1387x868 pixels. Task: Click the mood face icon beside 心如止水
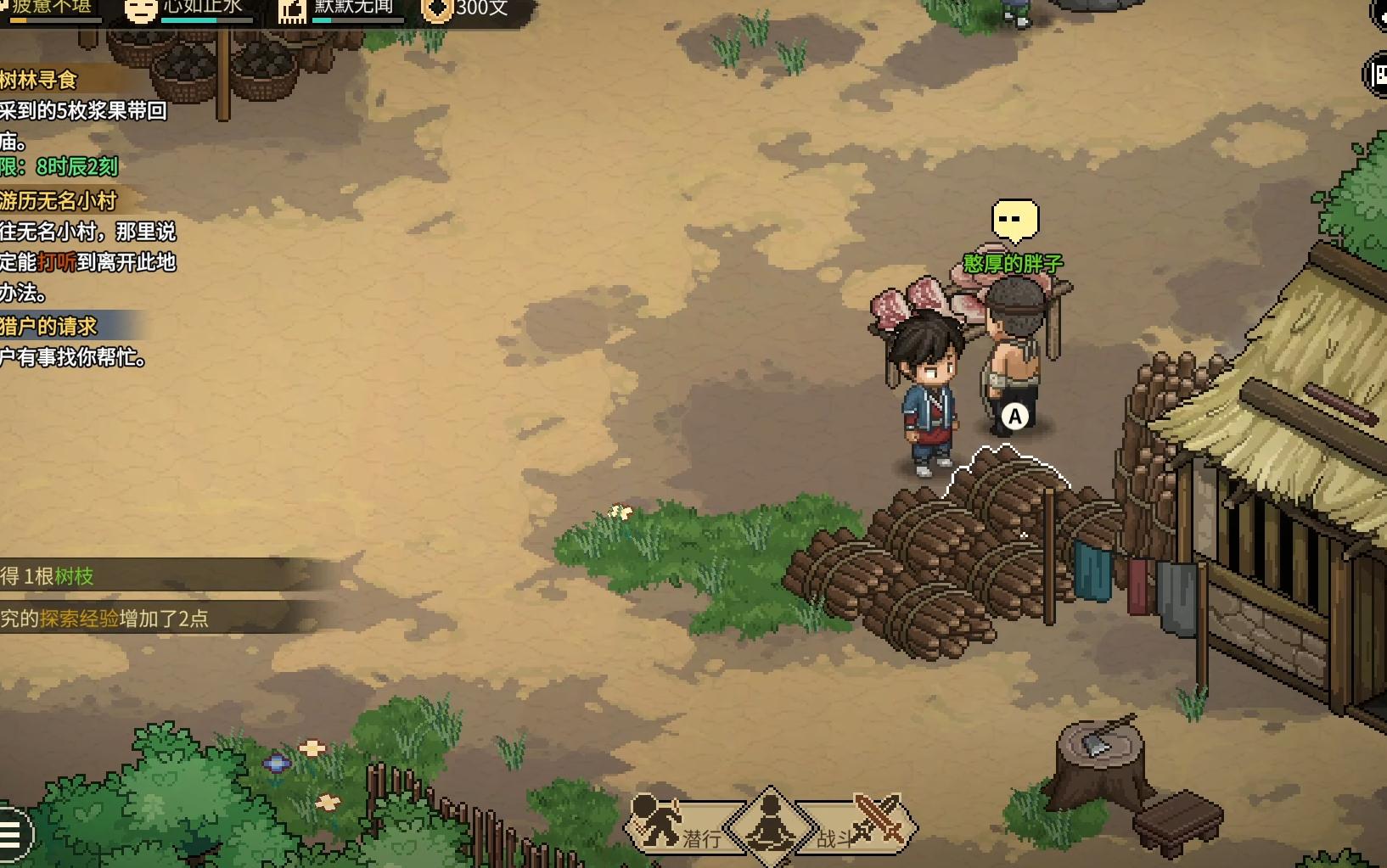tap(140, 10)
